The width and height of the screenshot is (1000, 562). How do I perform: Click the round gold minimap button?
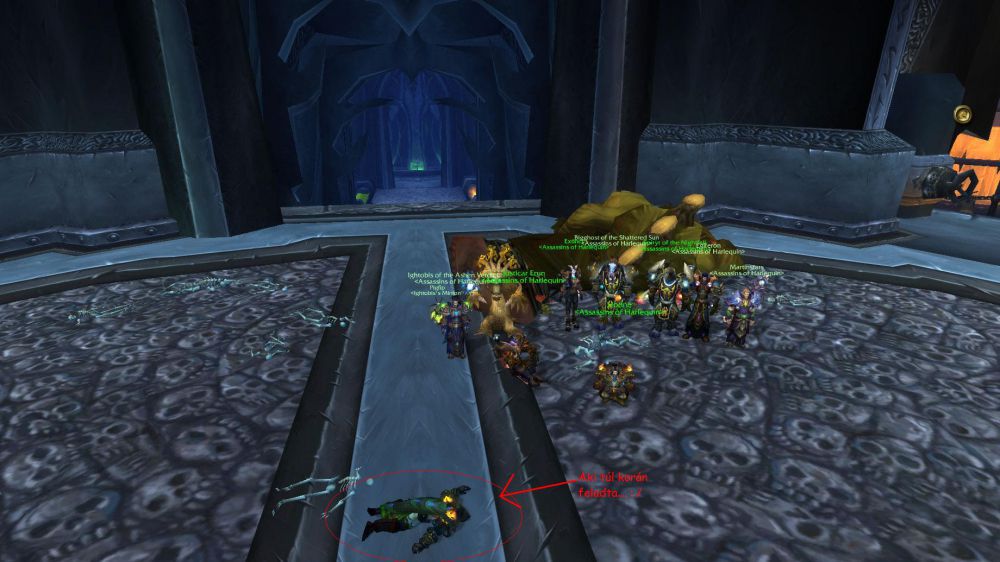point(963,113)
